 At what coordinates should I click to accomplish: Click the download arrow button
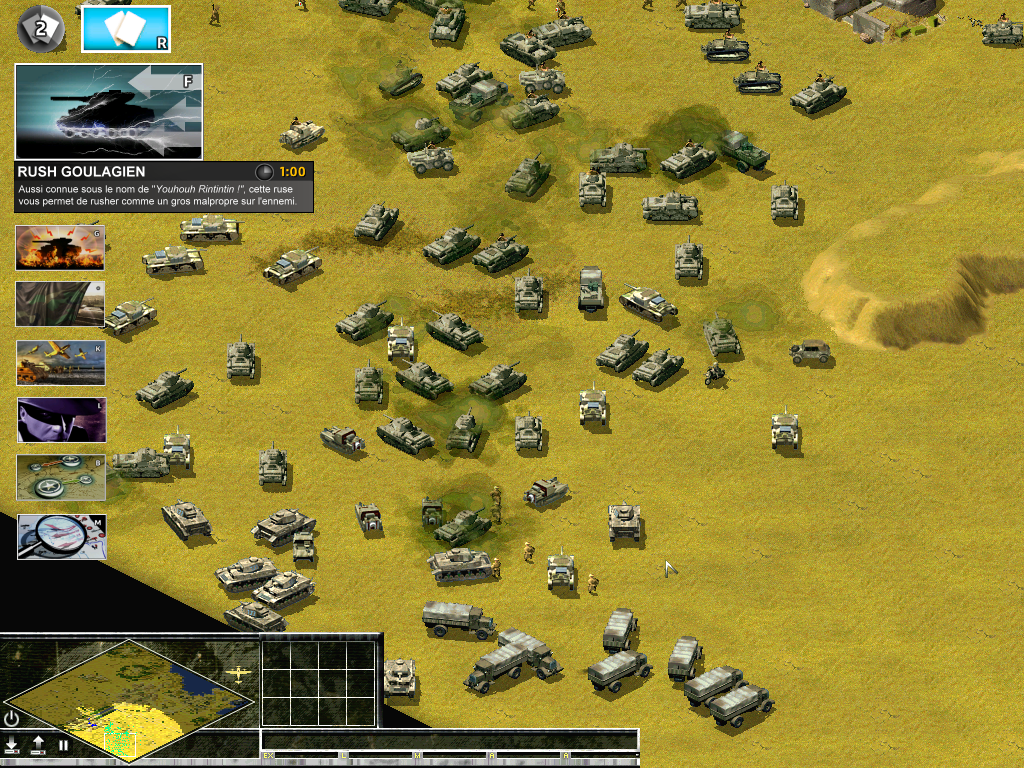[x=12, y=745]
